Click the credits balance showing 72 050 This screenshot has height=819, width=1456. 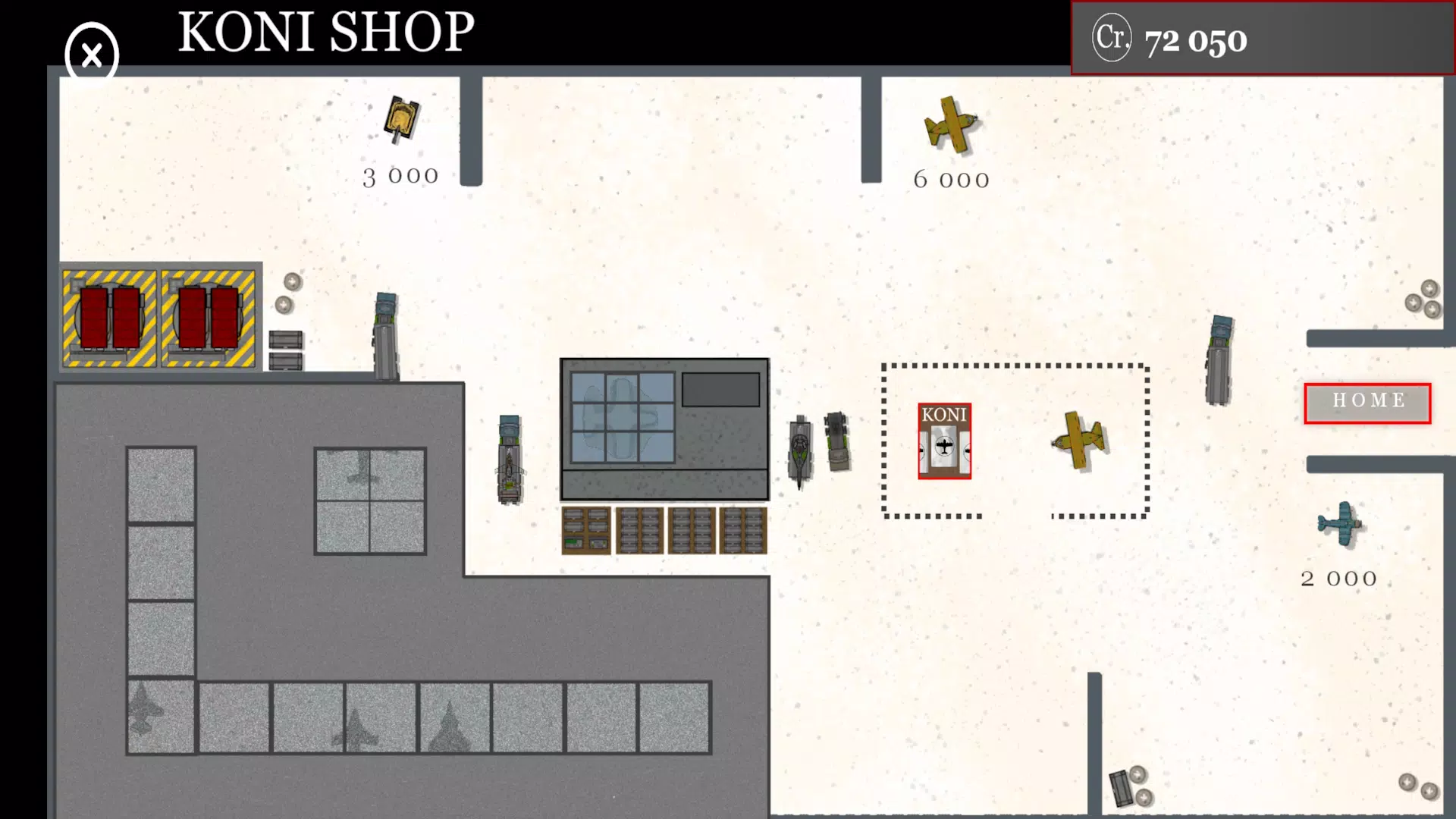[1194, 42]
